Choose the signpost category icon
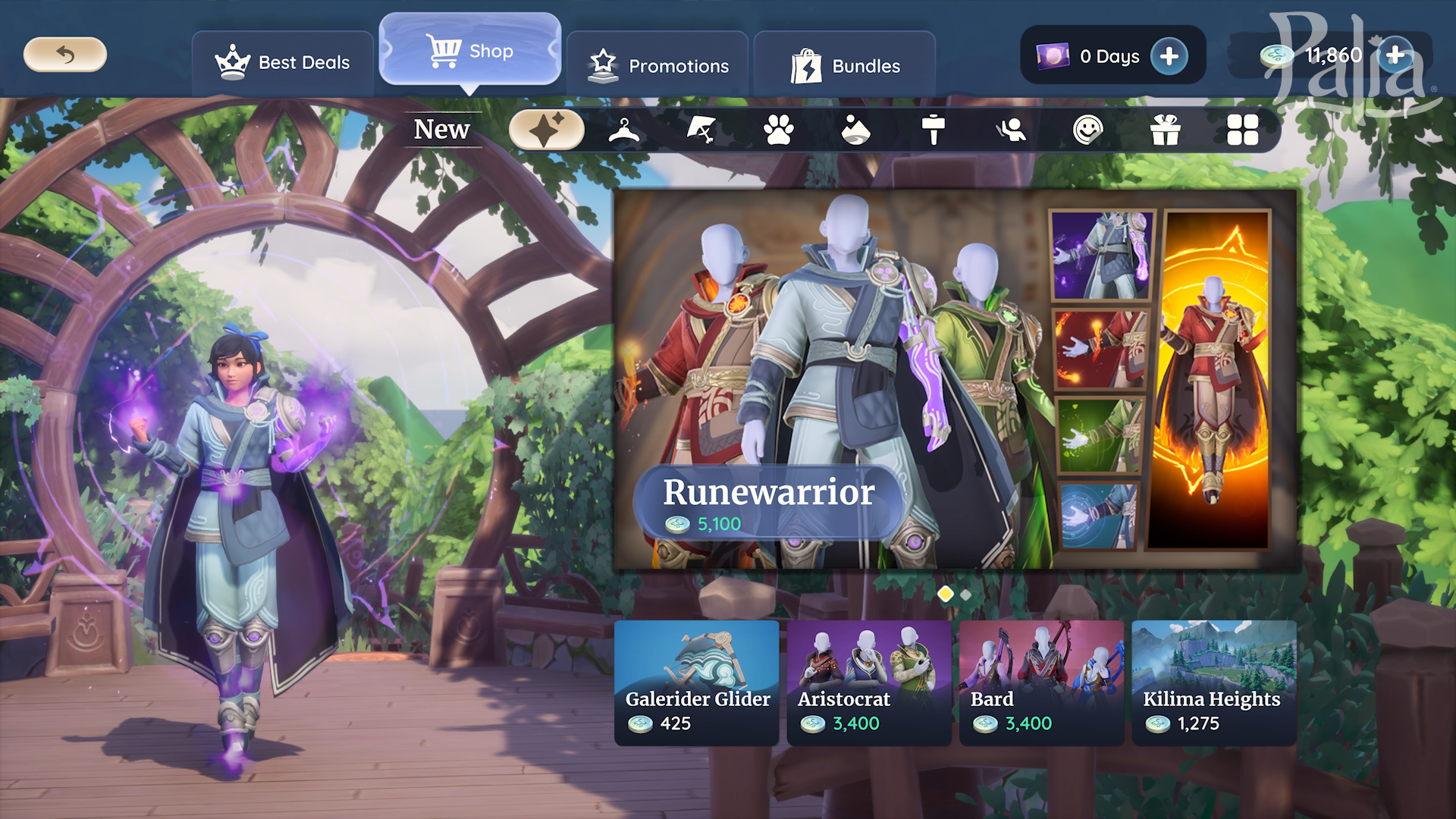1456x819 pixels. [x=934, y=130]
